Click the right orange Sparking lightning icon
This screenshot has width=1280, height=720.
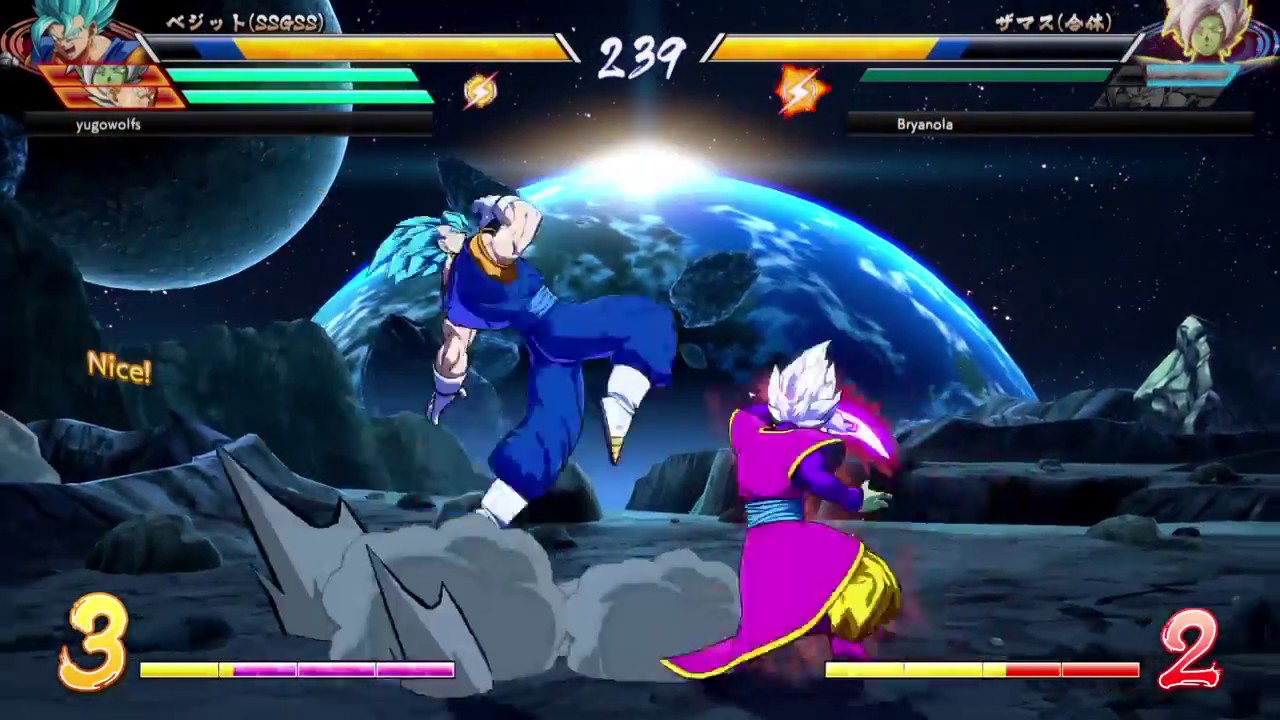click(799, 90)
